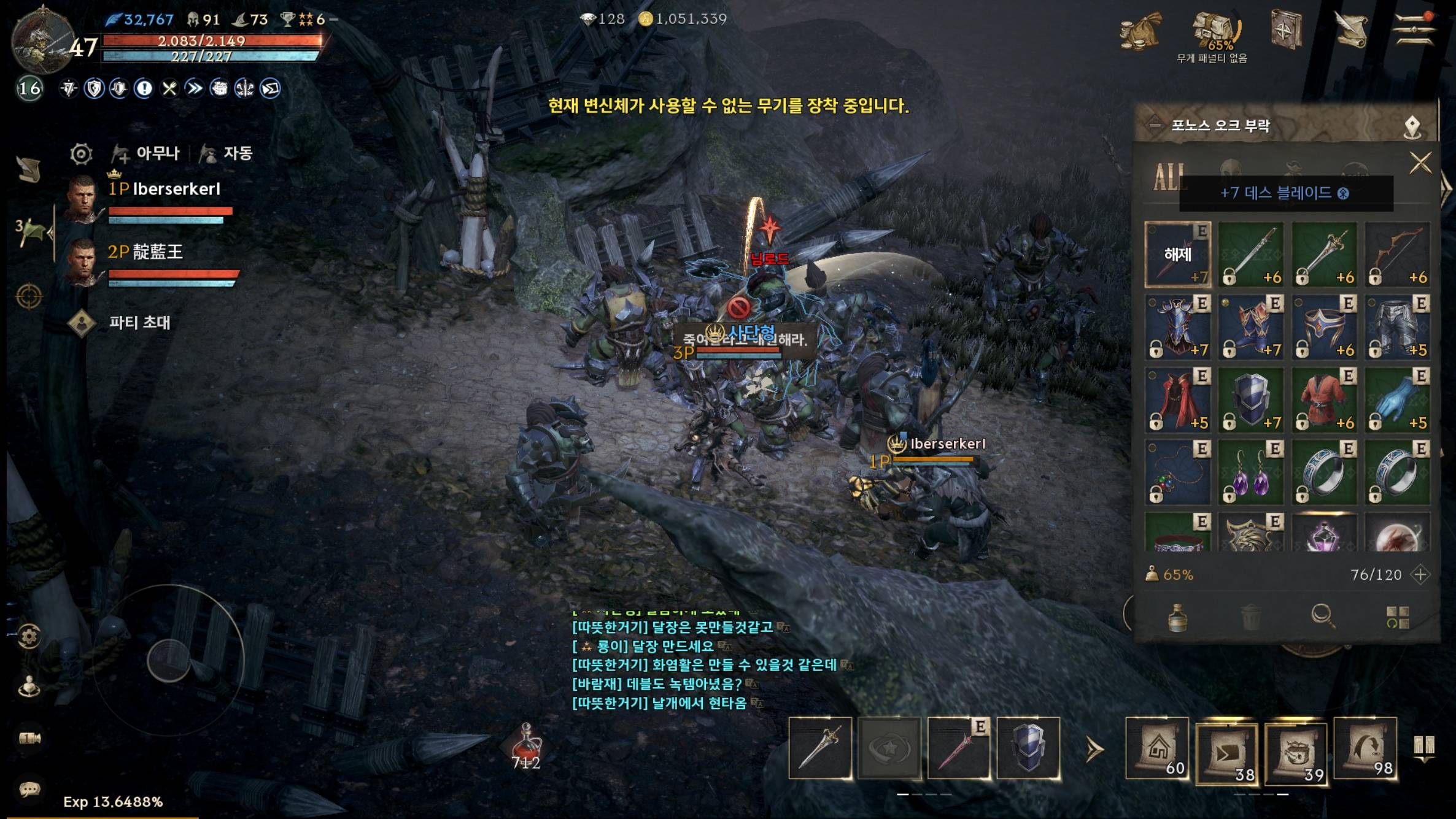Open the coin pouch shop icon

pos(1140,31)
